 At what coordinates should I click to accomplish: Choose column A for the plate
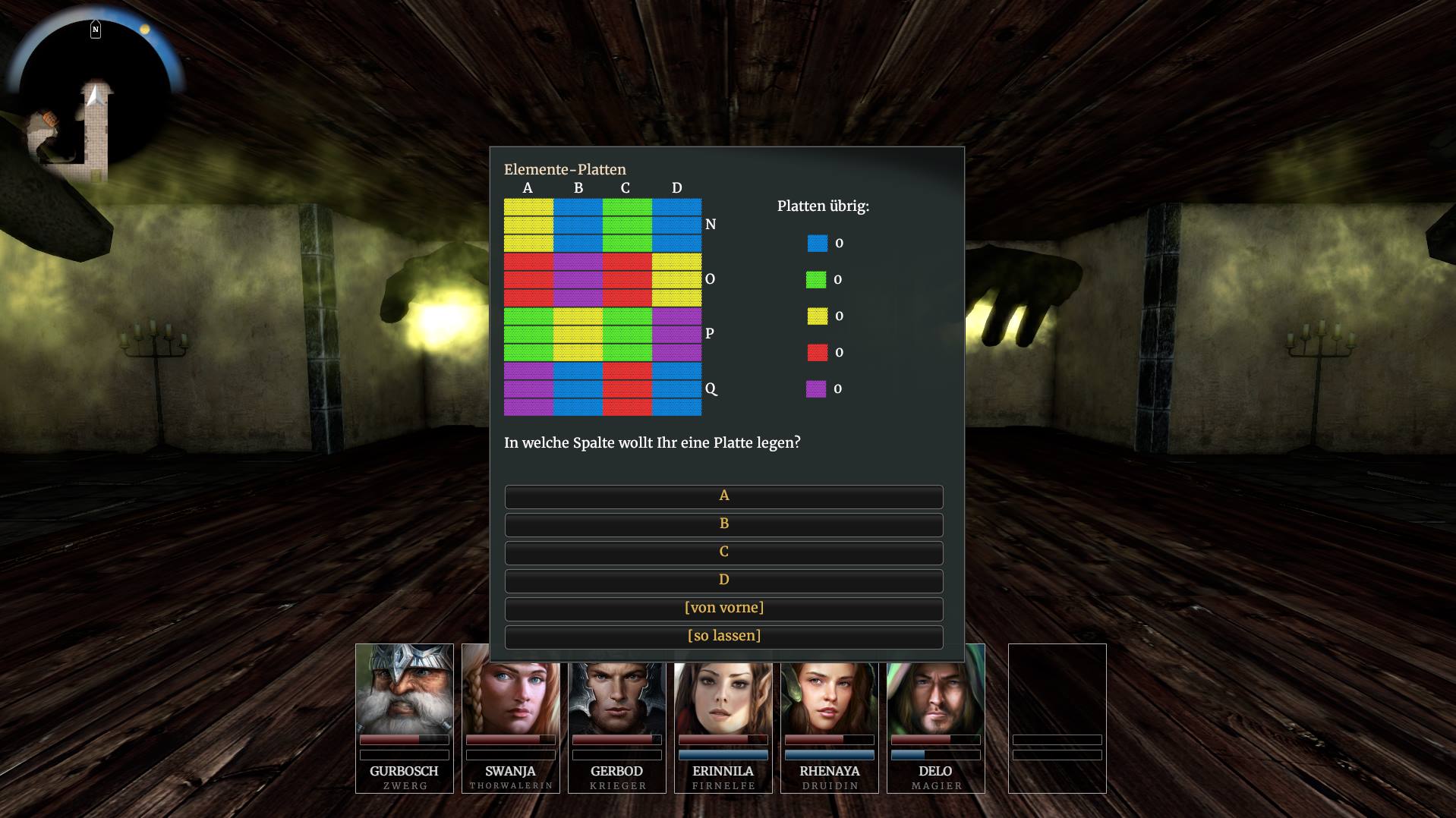[723, 496]
